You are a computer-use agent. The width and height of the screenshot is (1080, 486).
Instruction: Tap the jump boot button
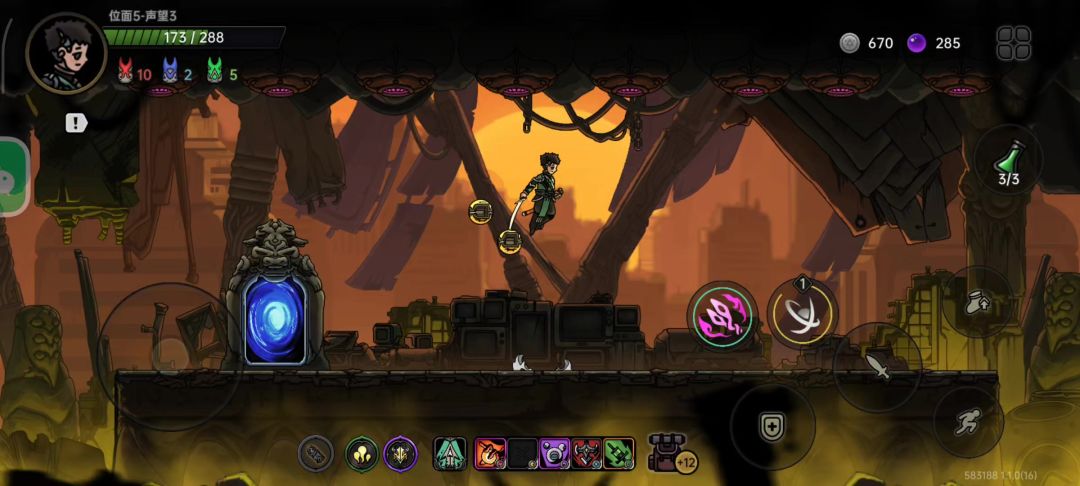pos(977,303)
